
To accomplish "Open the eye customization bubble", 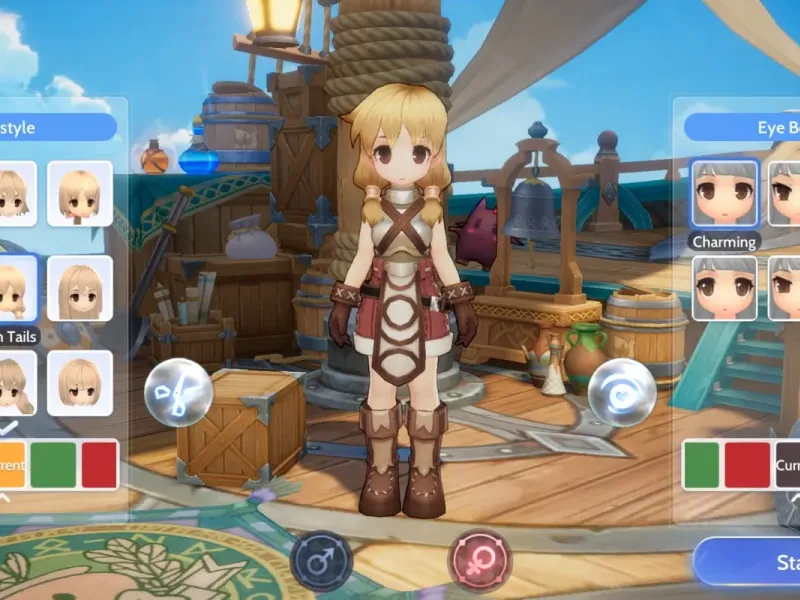I will point(621,392).
